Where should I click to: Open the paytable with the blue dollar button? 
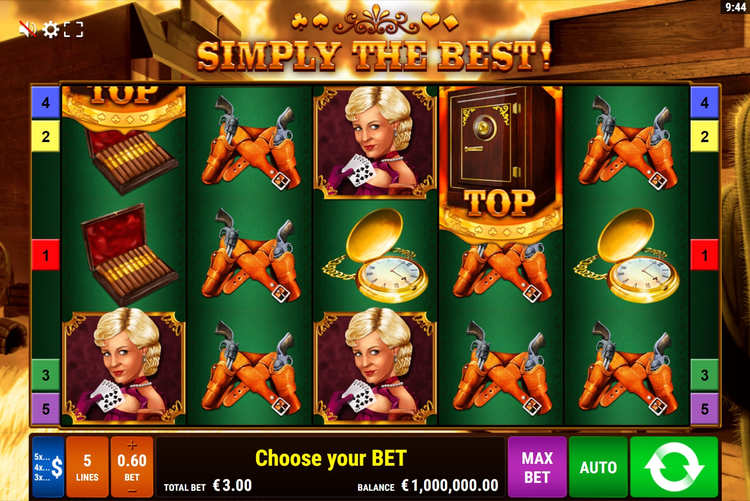pos(47,467)
